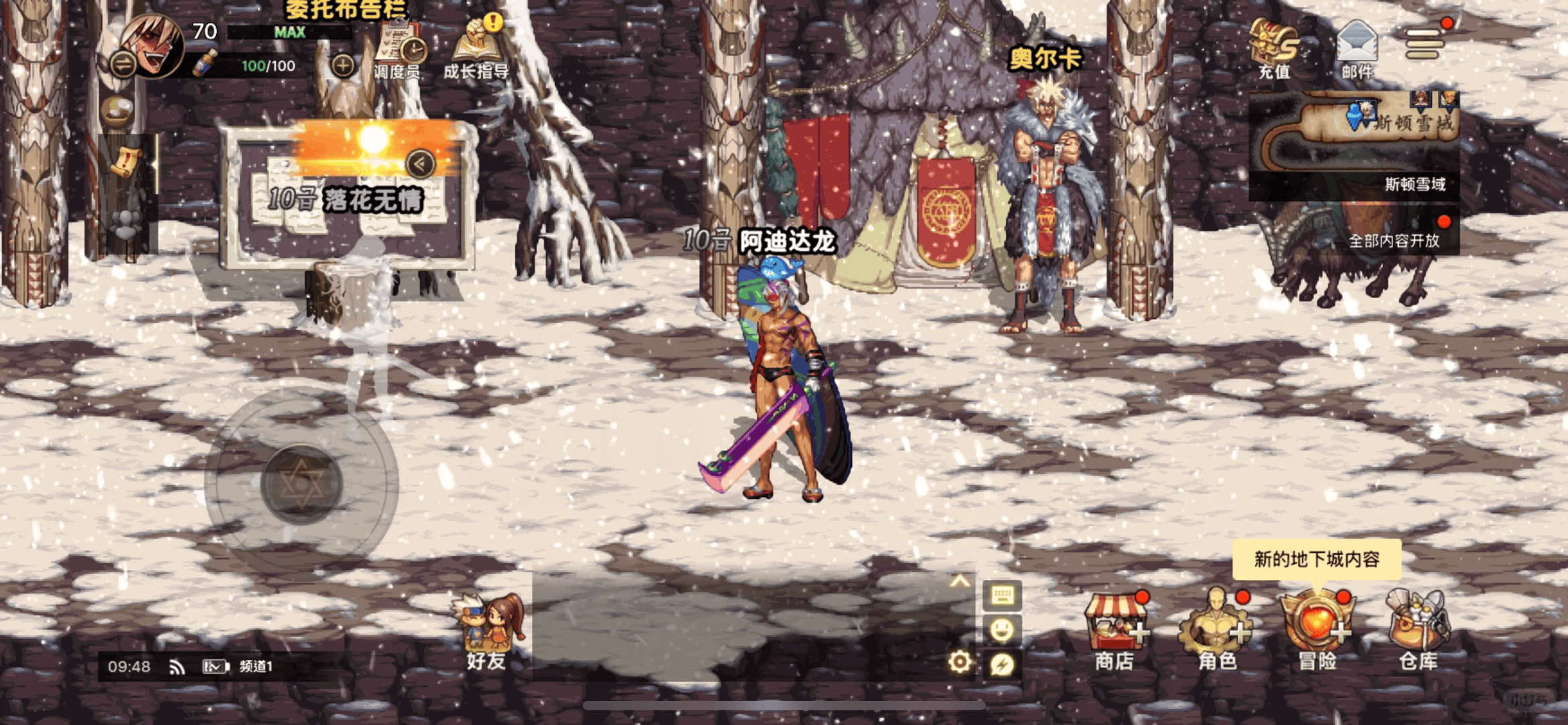Tap the 全部内容开放 notice banner
Viewport: 1568px width, 725px height.
click(x=1394, y=240)
